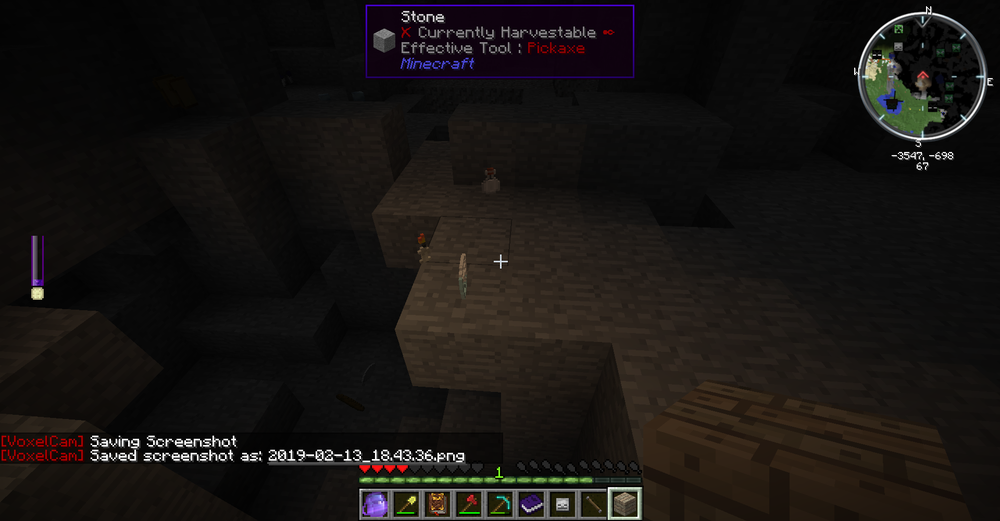The image size is (1000, 521).
Task: Click the circular minimap
Action: click(x=920, y=77)
